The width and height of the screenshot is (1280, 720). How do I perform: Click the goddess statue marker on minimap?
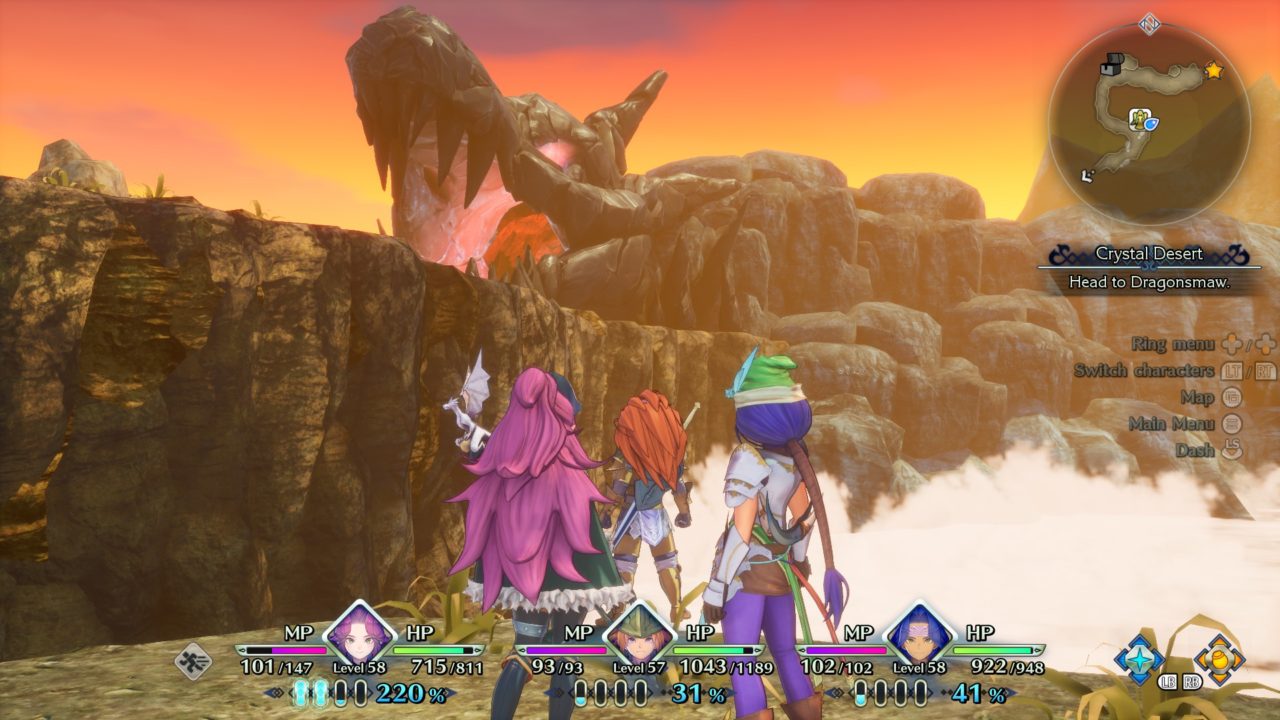tap(1139, 121)
